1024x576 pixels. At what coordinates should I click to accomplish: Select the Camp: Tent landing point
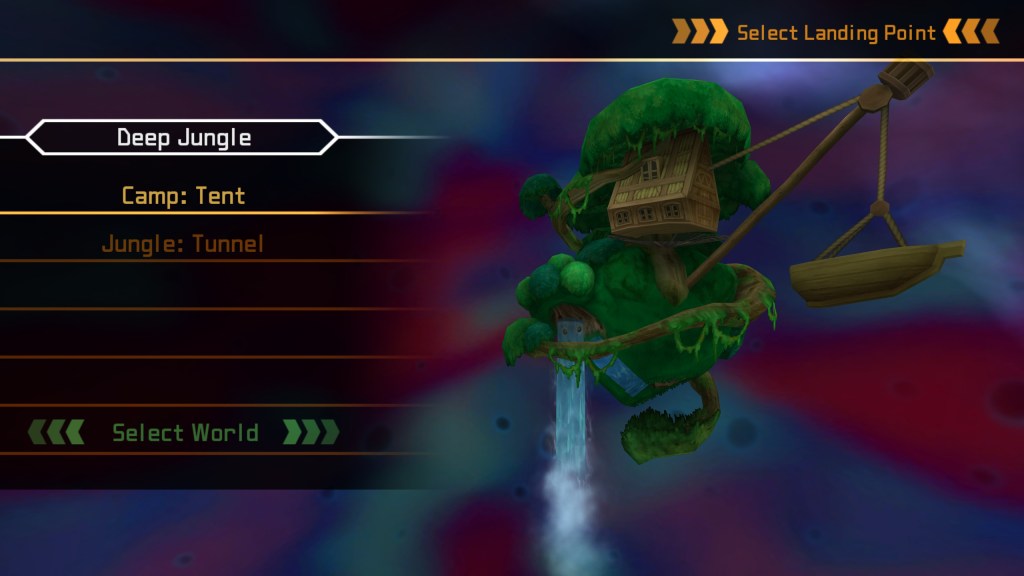(x=183, y=195)
